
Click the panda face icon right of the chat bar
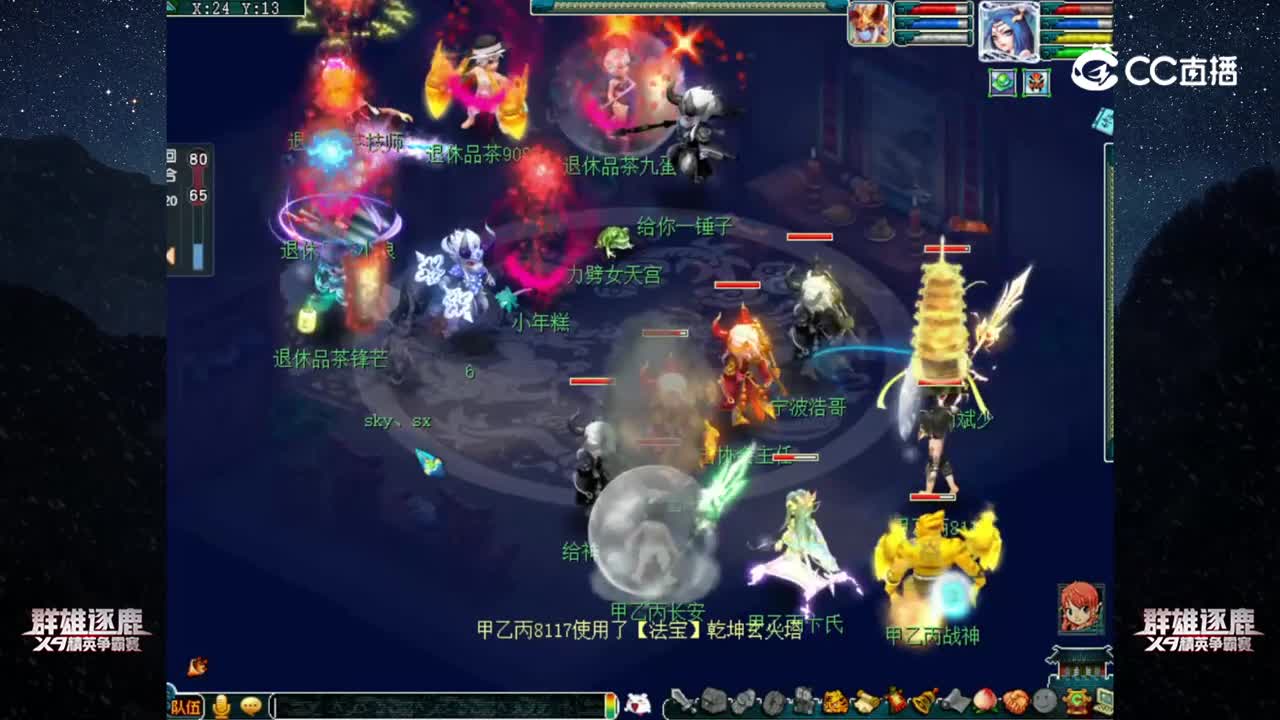click(x=636, y=702)
